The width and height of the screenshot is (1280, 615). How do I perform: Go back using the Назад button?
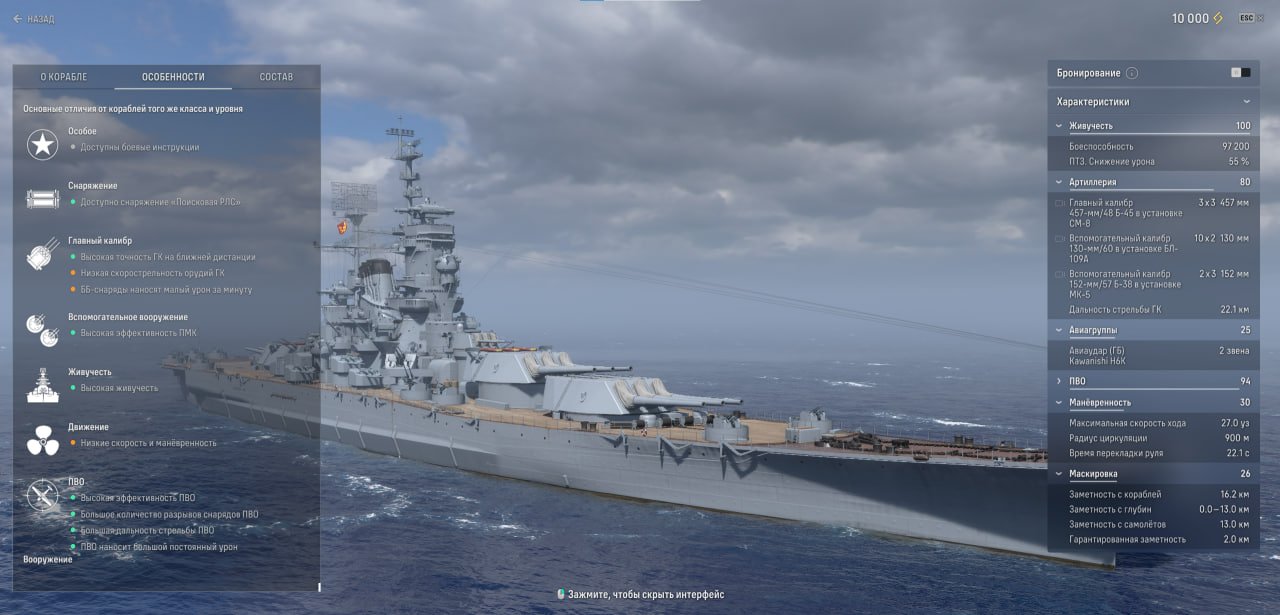click(34, 19)
